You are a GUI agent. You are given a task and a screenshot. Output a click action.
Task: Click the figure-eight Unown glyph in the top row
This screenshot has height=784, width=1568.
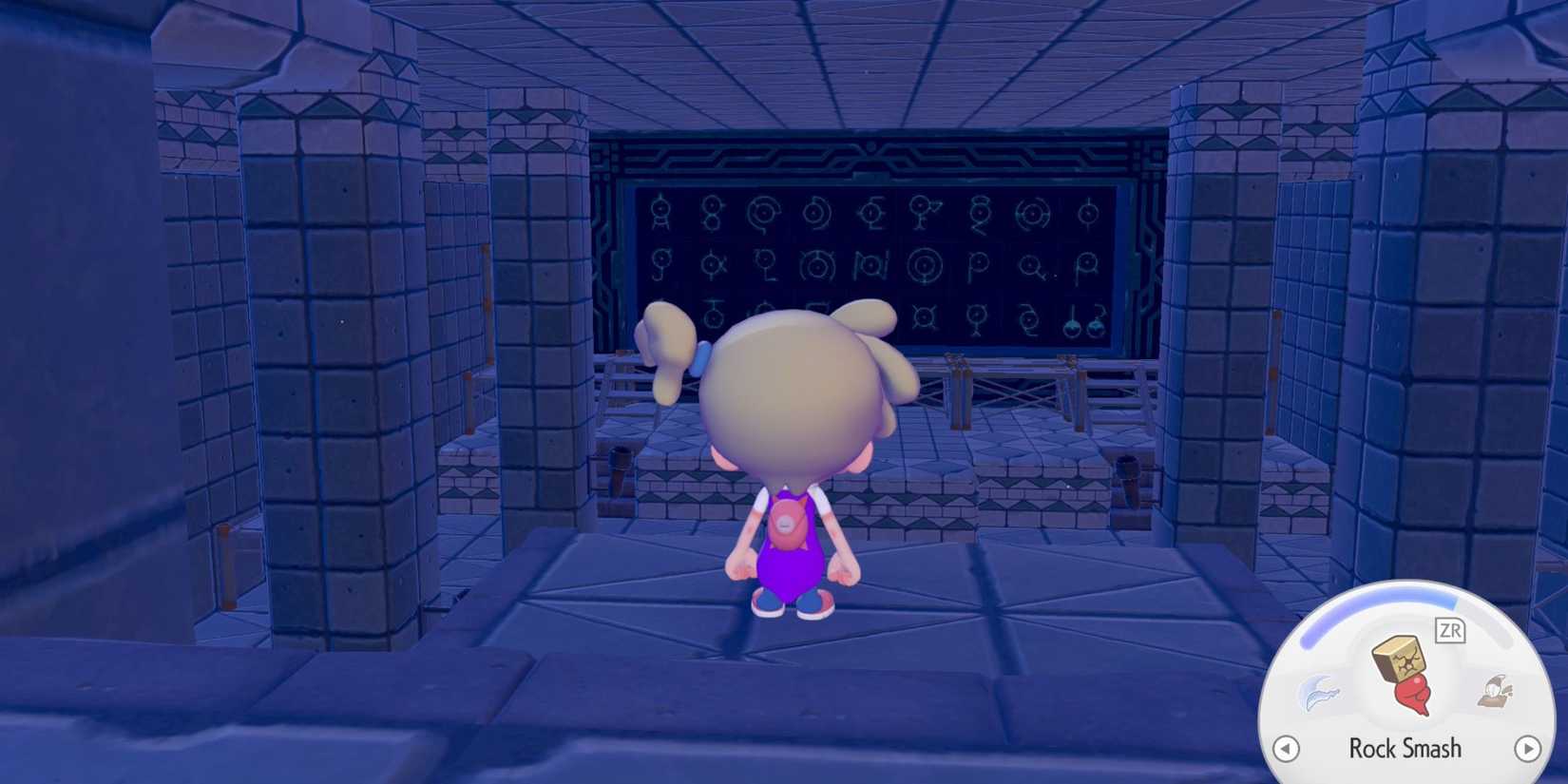click(x=712, y=212)
